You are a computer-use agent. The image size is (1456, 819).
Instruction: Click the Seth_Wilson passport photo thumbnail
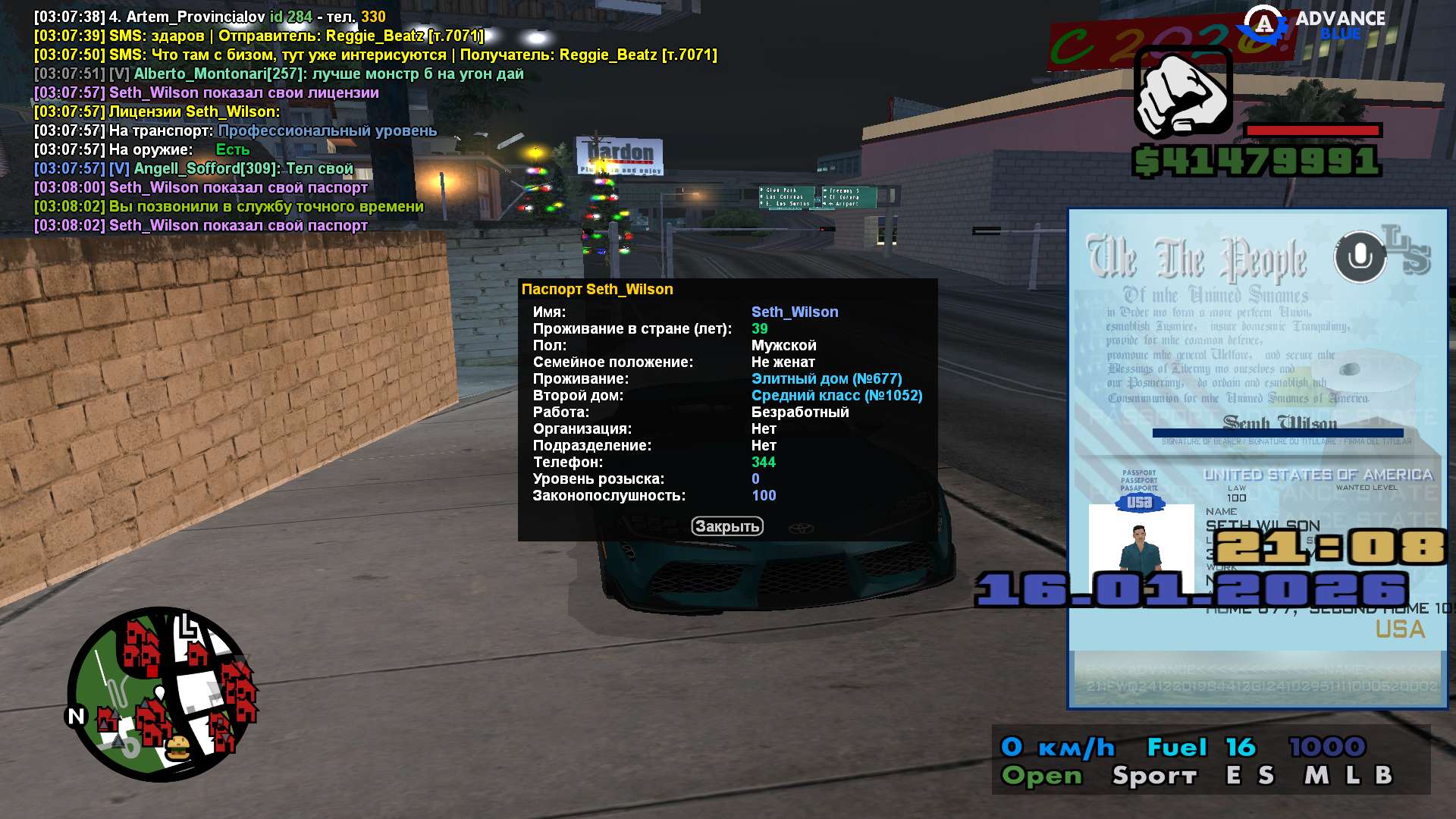pos(1141,548)
